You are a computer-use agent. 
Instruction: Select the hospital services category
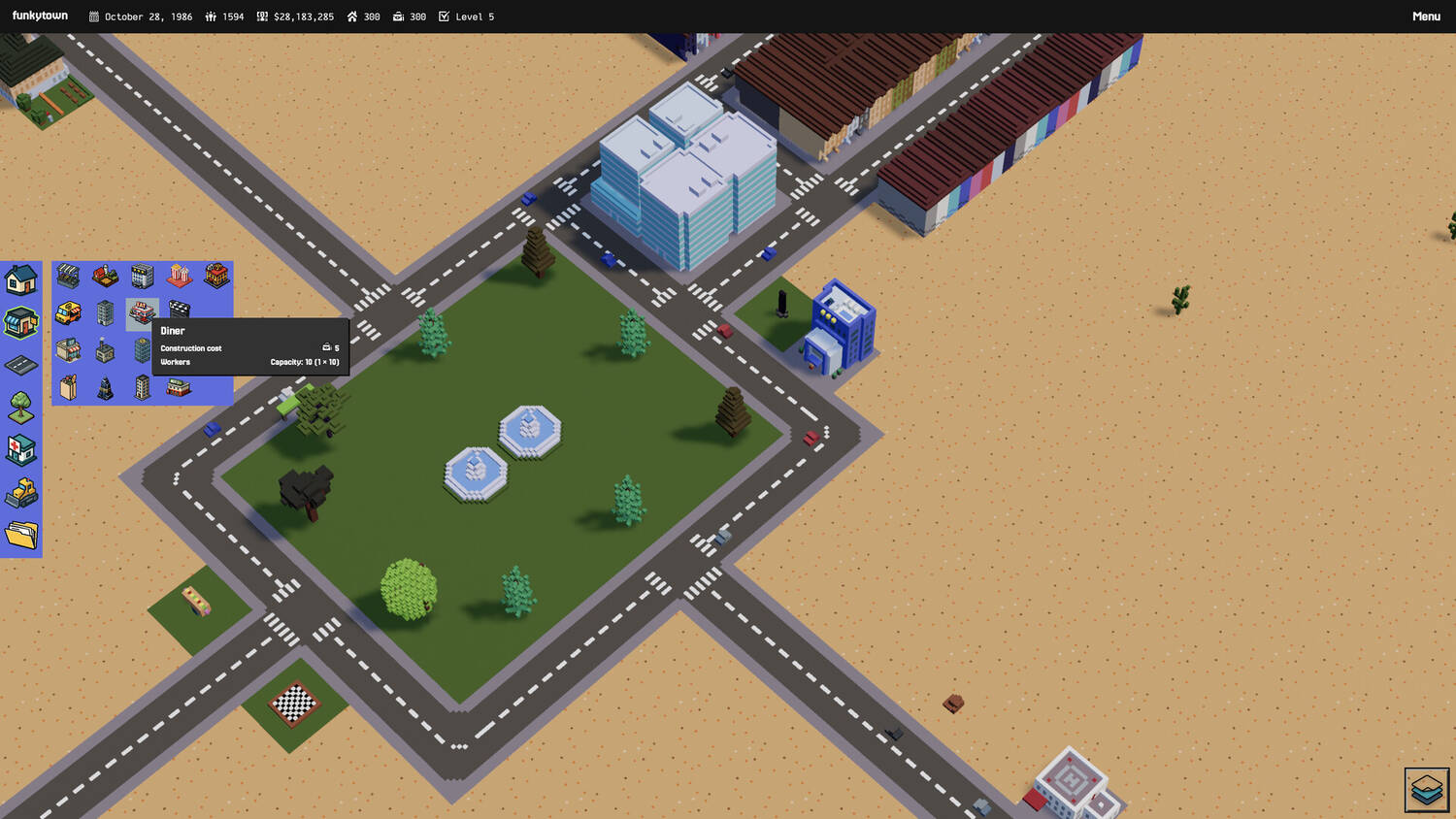[21, 450]
